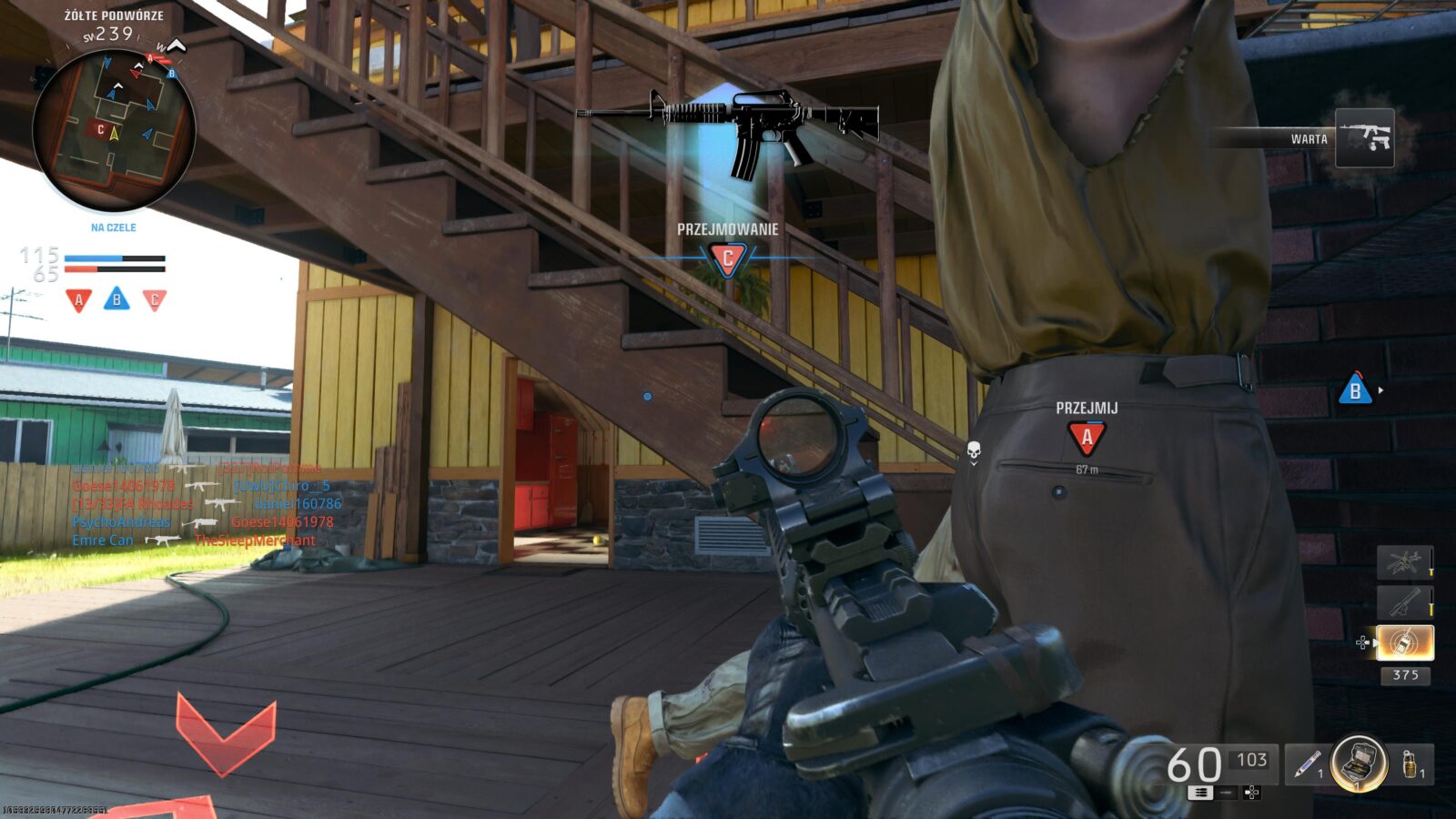Click the PRZEJMOWANIE objective C marker
Screen dimensions: 1456x819
(727, 259)
